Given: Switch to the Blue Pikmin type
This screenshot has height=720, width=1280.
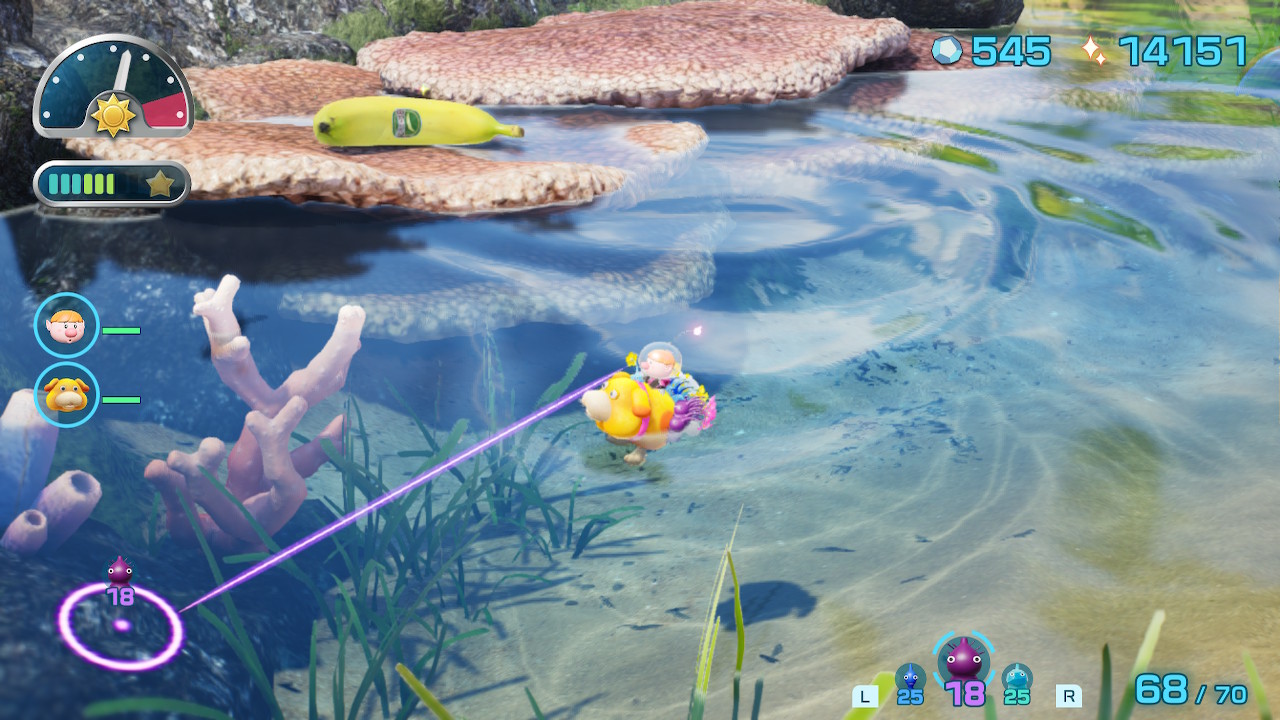Looking at the screenshot, I should 910,678.
